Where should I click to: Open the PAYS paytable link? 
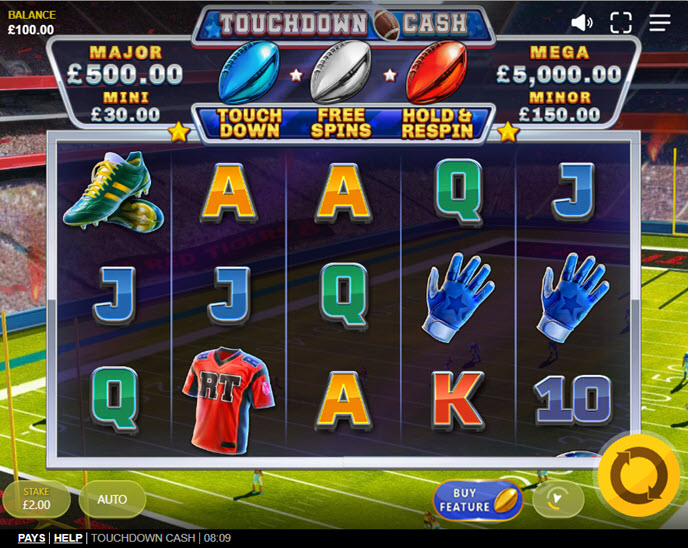(x=31, y=538)
